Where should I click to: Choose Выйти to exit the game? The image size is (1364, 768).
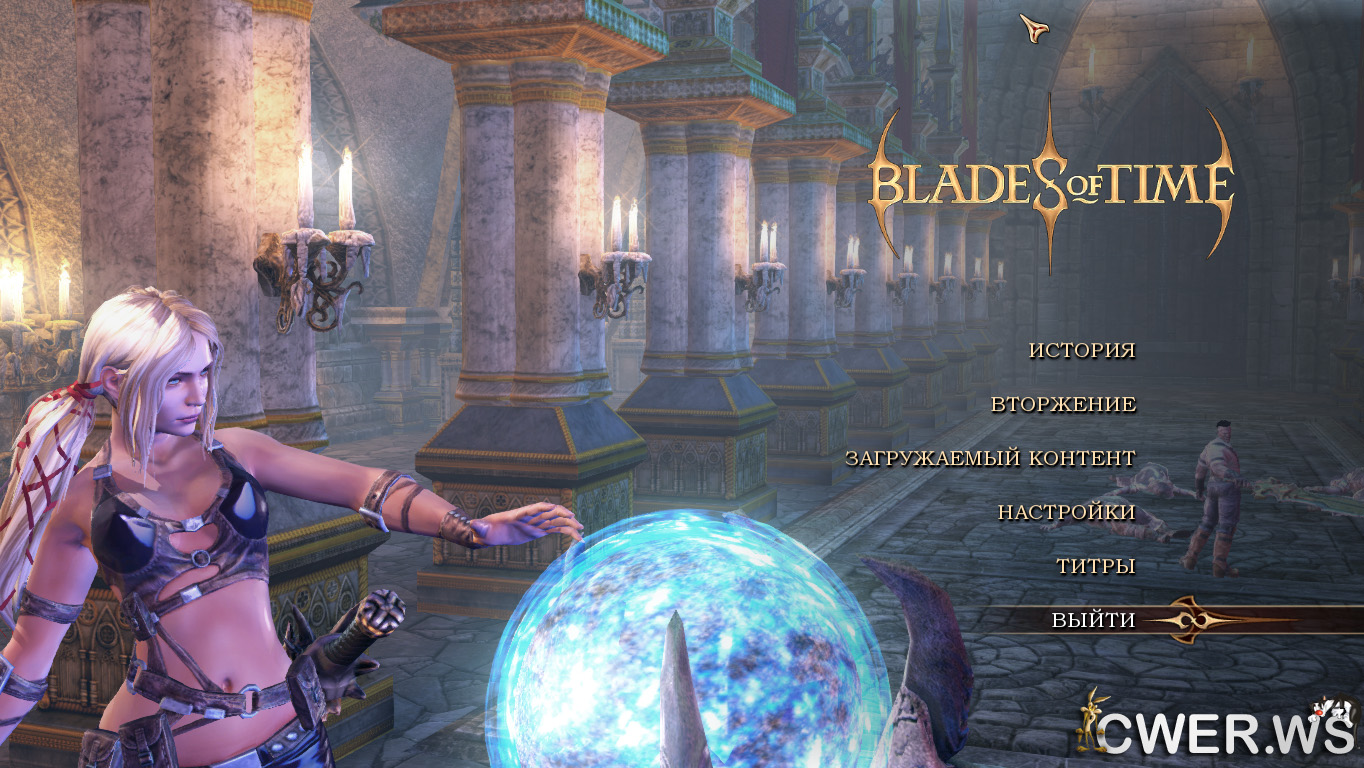(1093, 620)
